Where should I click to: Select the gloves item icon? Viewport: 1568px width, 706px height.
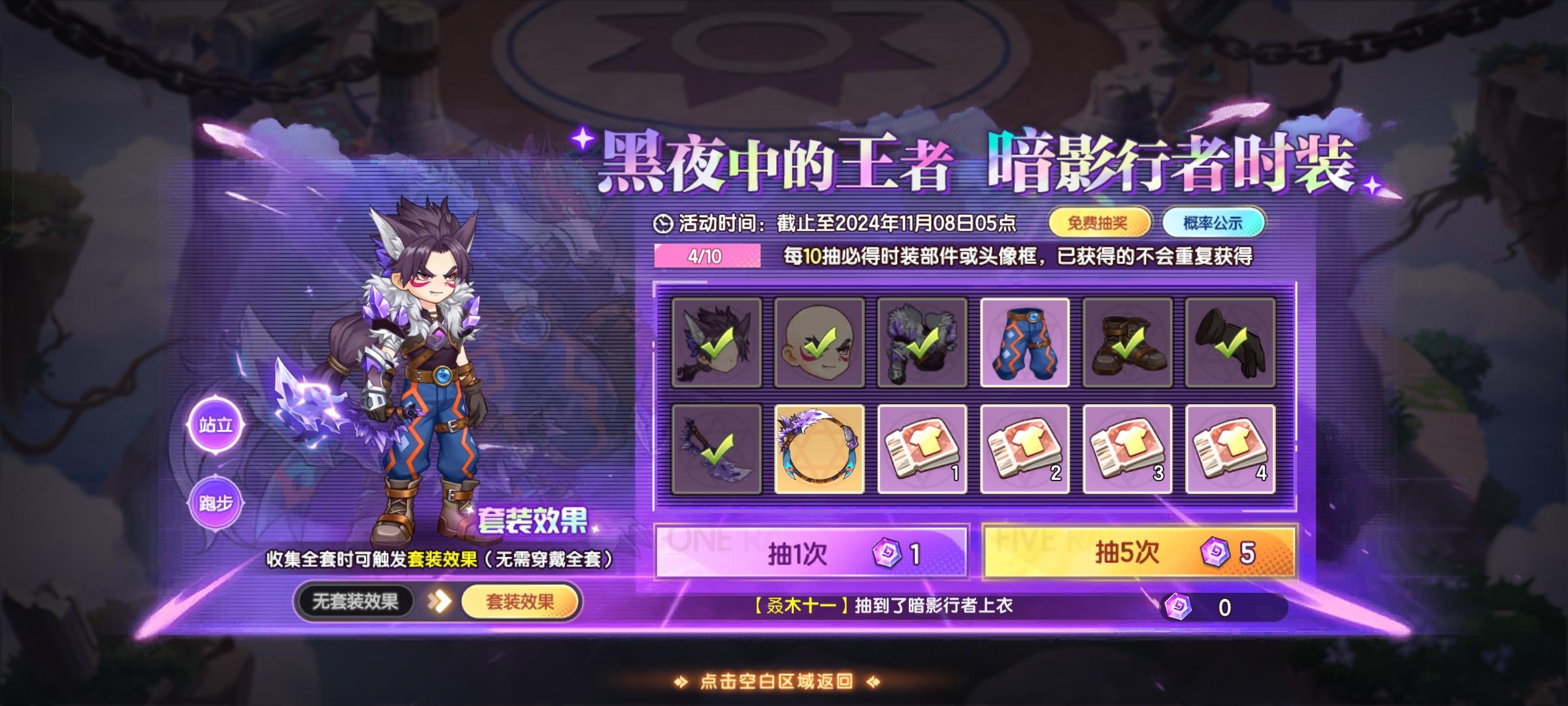[x=1232, y=343]
